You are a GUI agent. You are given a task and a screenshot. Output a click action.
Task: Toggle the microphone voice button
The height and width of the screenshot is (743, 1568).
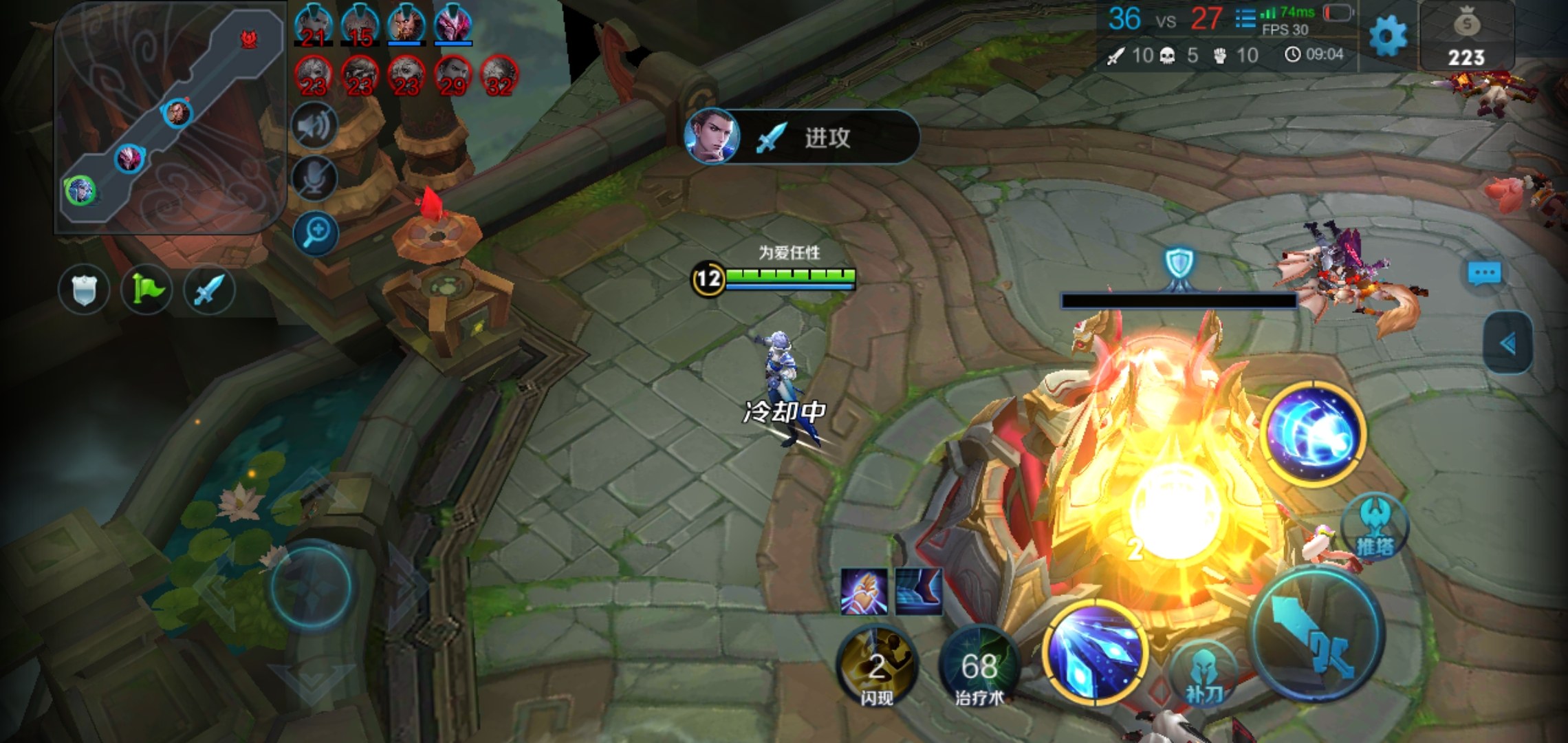(x=315, y=177)
